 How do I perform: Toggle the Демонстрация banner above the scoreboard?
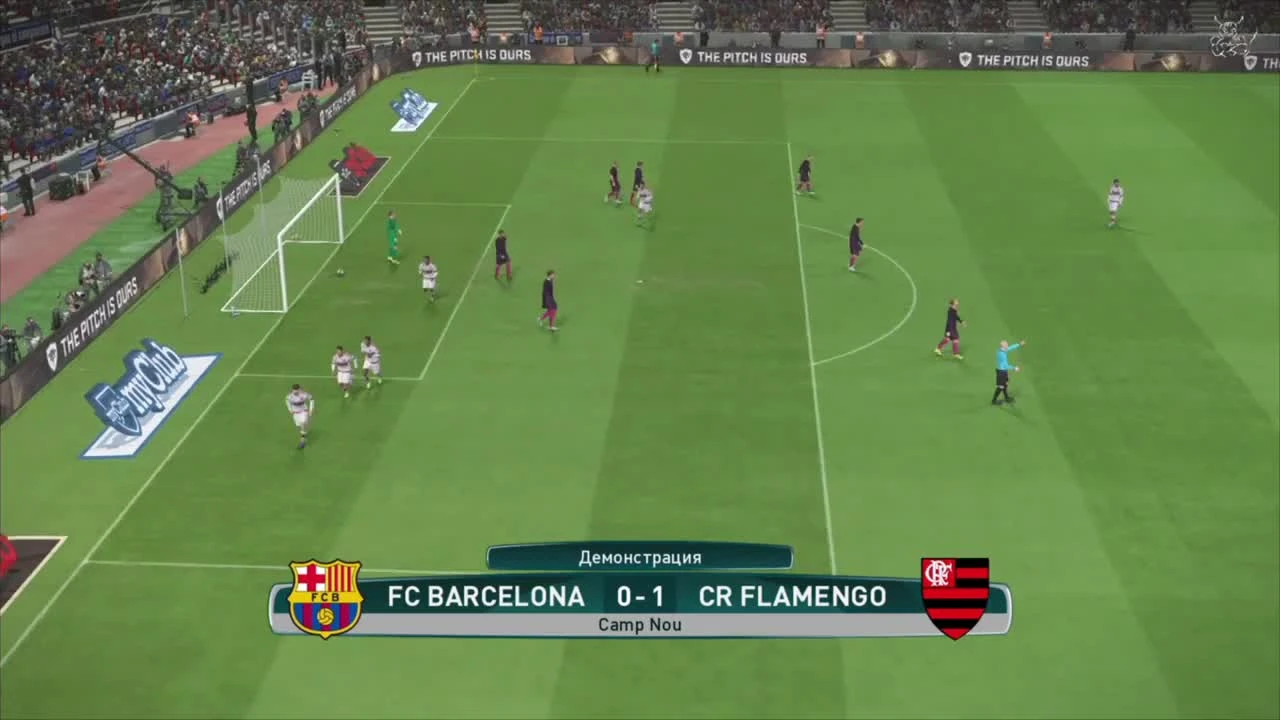point(639,557)
